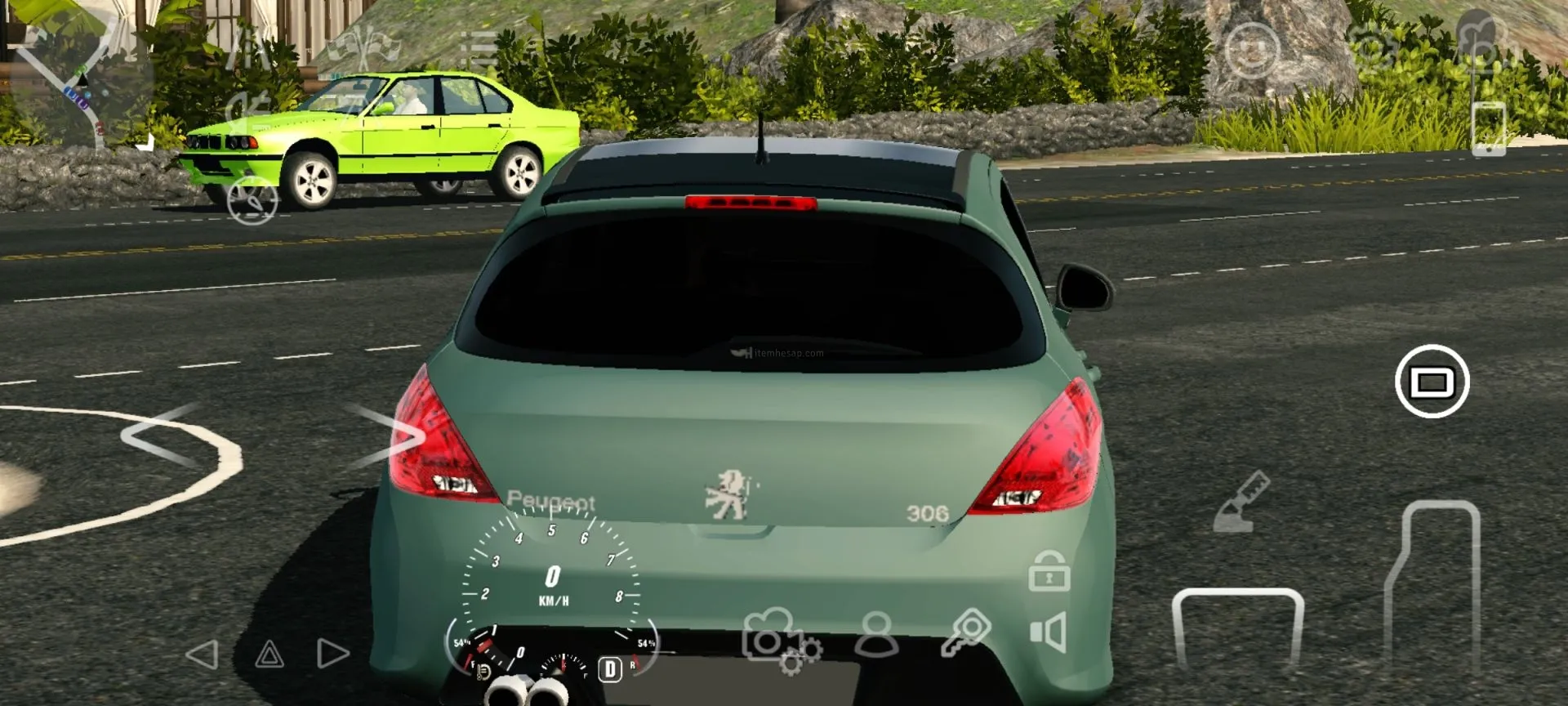Switch camera view with the round button
1568x706 pixels.
(1432, 382)
